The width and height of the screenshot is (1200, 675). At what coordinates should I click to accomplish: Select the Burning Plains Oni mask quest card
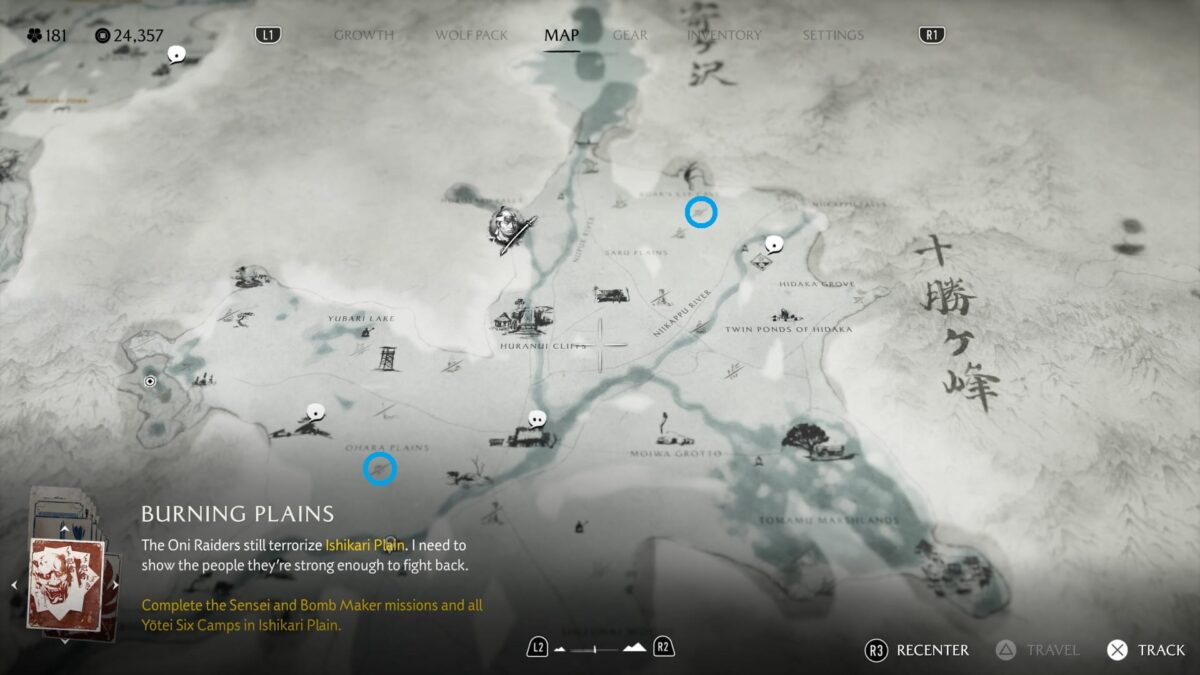tap(66, 584)
